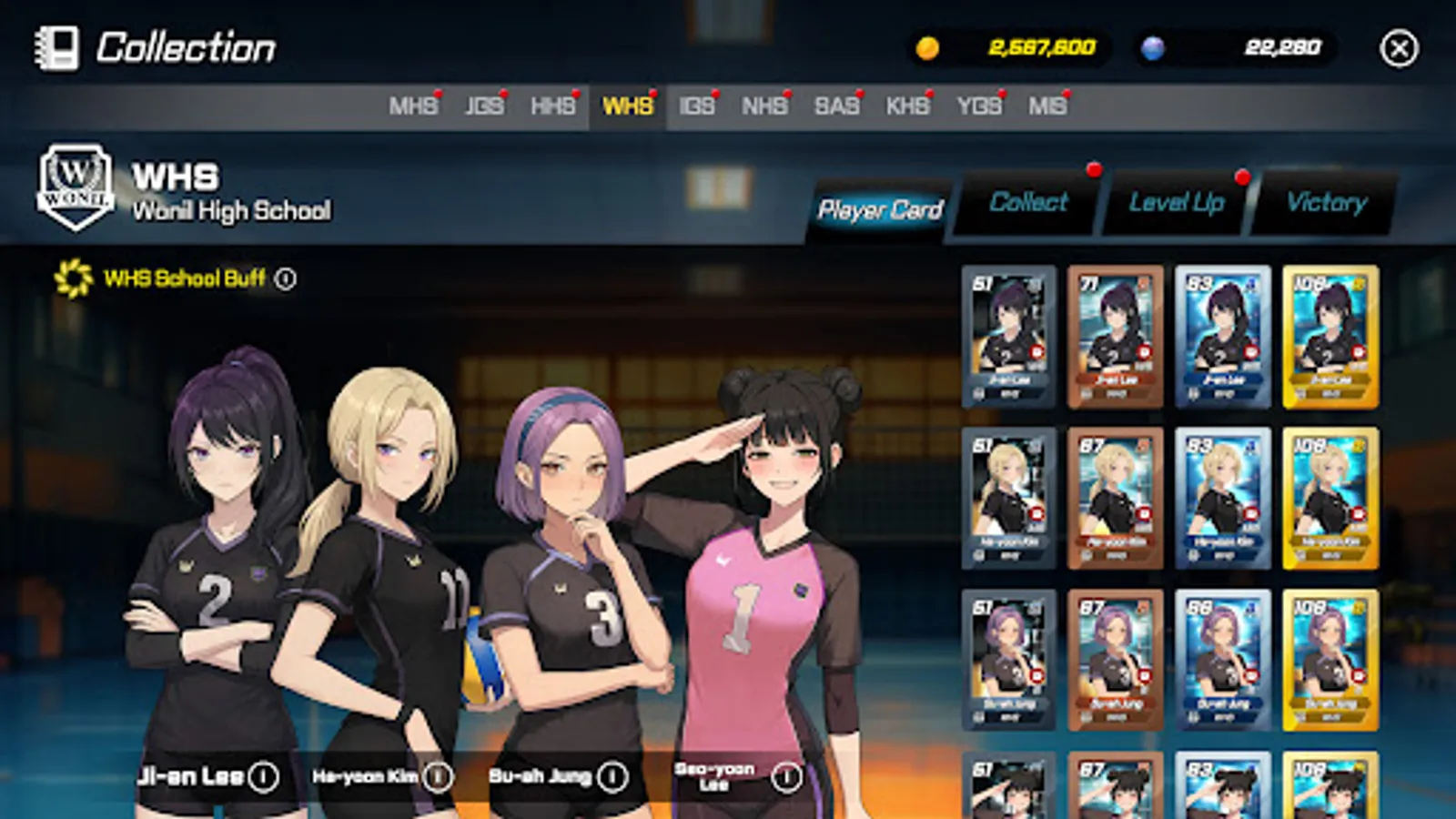The image size is (1456, 819).
Task: Open the info icon next to Ha-yoon Kim
Action: coord(439,777)
